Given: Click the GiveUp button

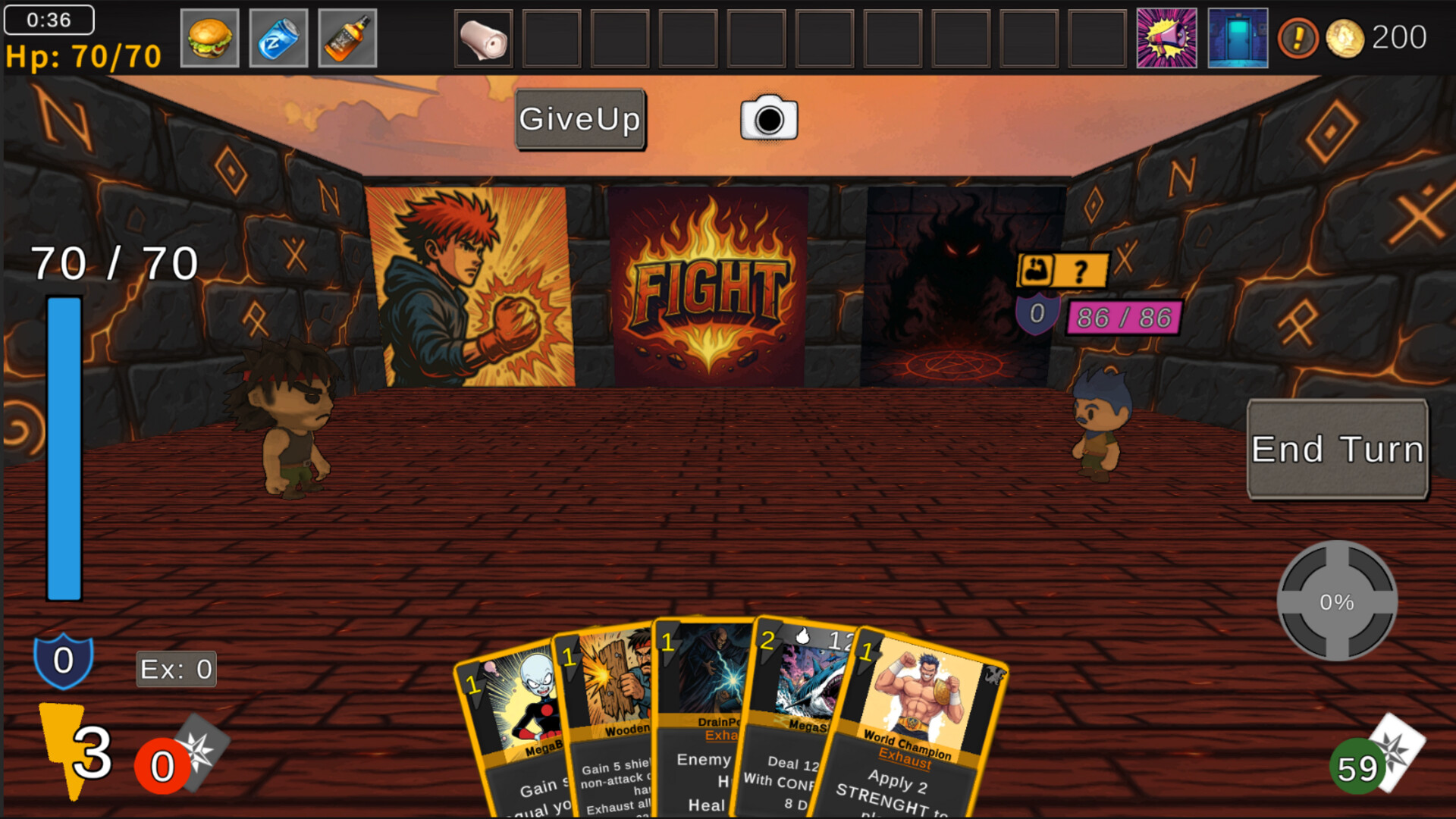Looking at the screenshot, I should [x=579, y=119].
